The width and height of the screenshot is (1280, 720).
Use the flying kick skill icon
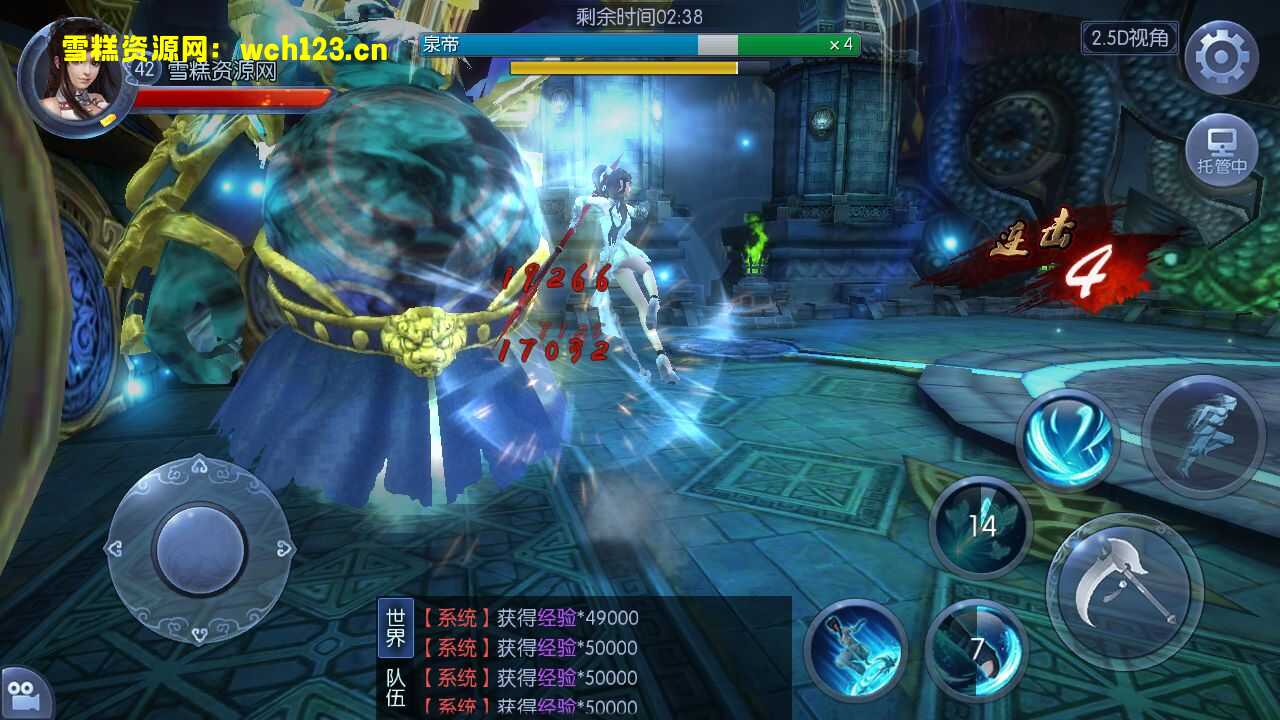856,649
